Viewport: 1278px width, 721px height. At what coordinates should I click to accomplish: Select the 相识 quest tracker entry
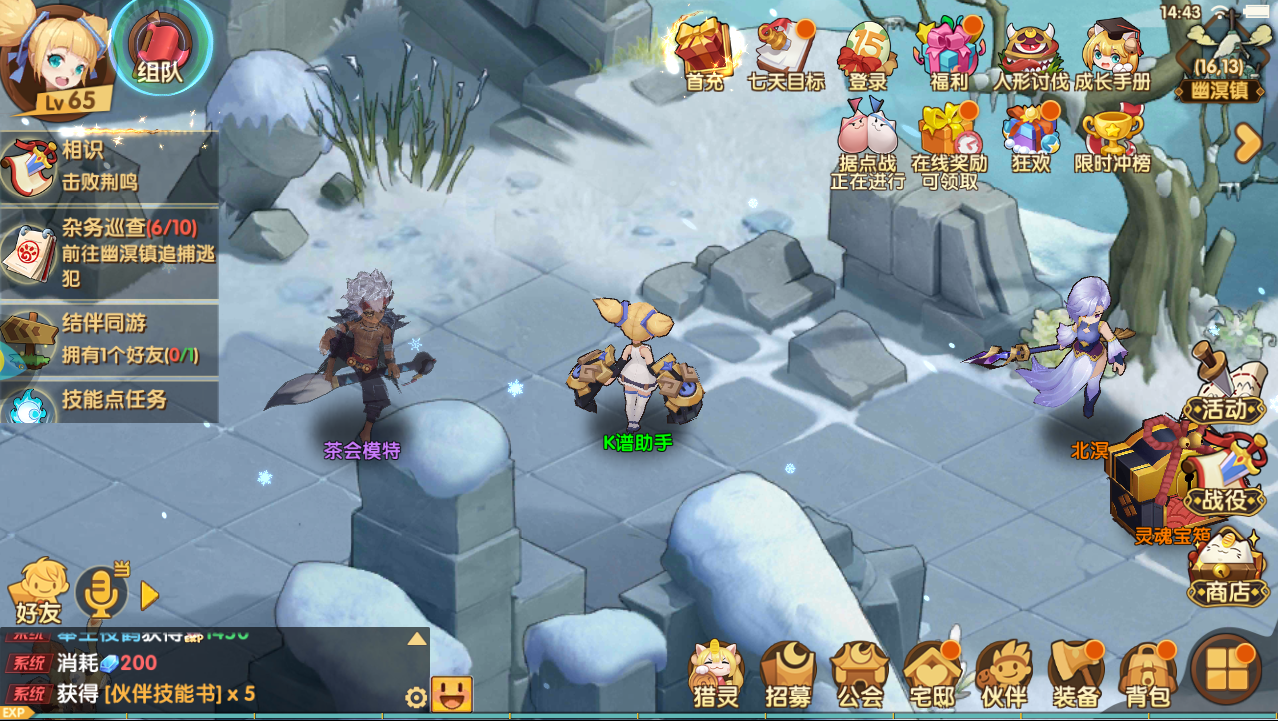tap(108, 166)
